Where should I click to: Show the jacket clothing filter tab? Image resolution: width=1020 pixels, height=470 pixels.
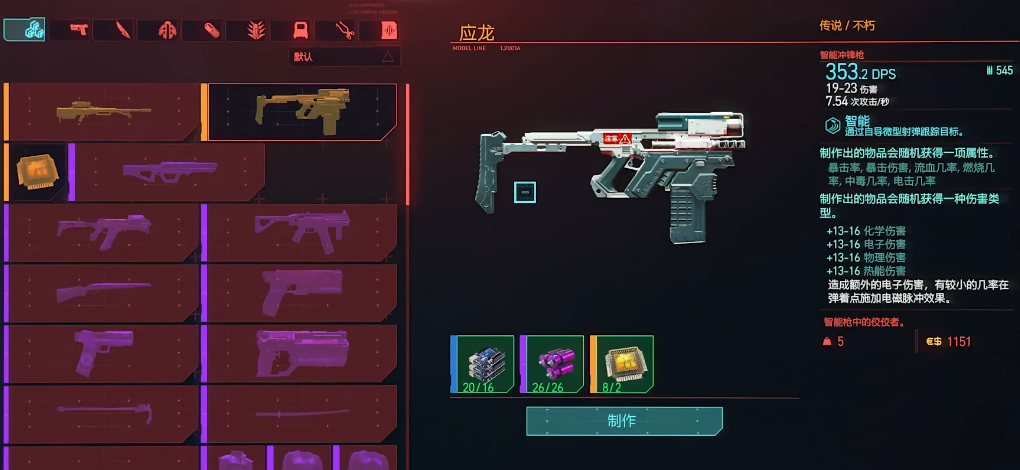[166, 30]
